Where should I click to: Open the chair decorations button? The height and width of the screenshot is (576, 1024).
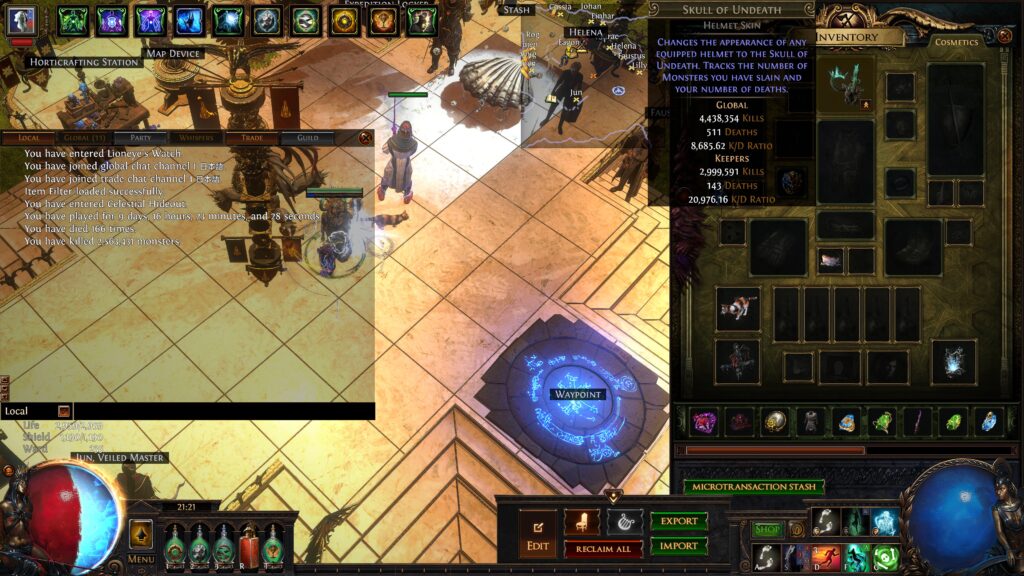click(x=582, y=522)
